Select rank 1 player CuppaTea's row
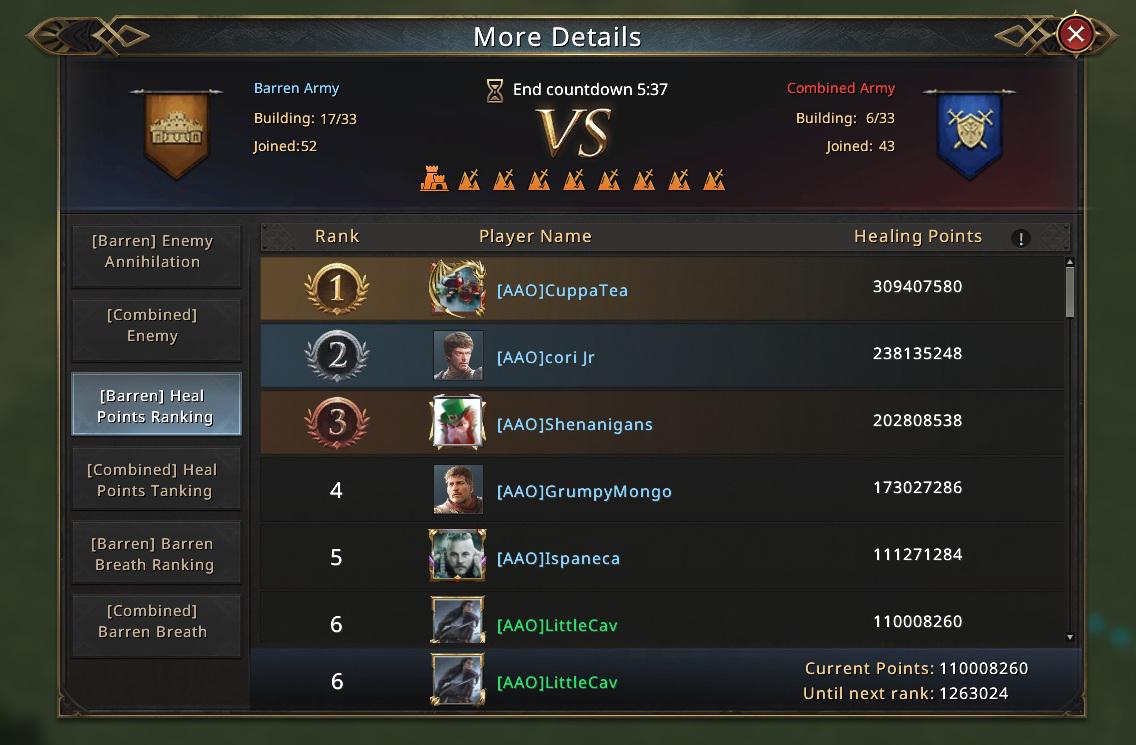 pyautogui.click(x=662, y=288)
